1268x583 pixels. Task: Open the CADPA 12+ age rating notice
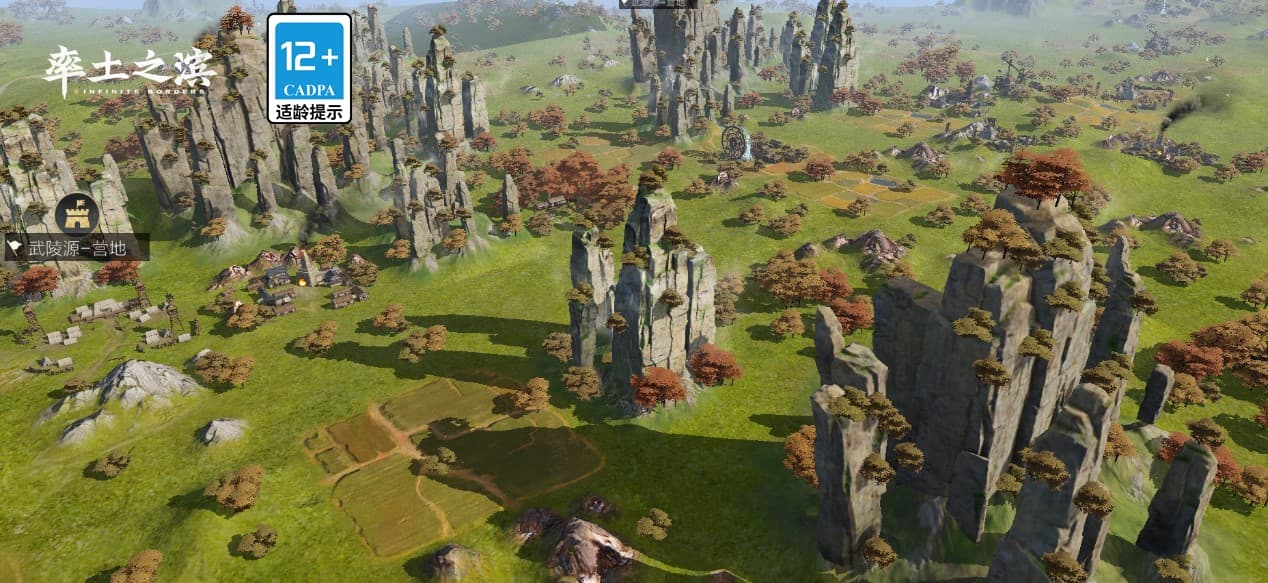309,68
